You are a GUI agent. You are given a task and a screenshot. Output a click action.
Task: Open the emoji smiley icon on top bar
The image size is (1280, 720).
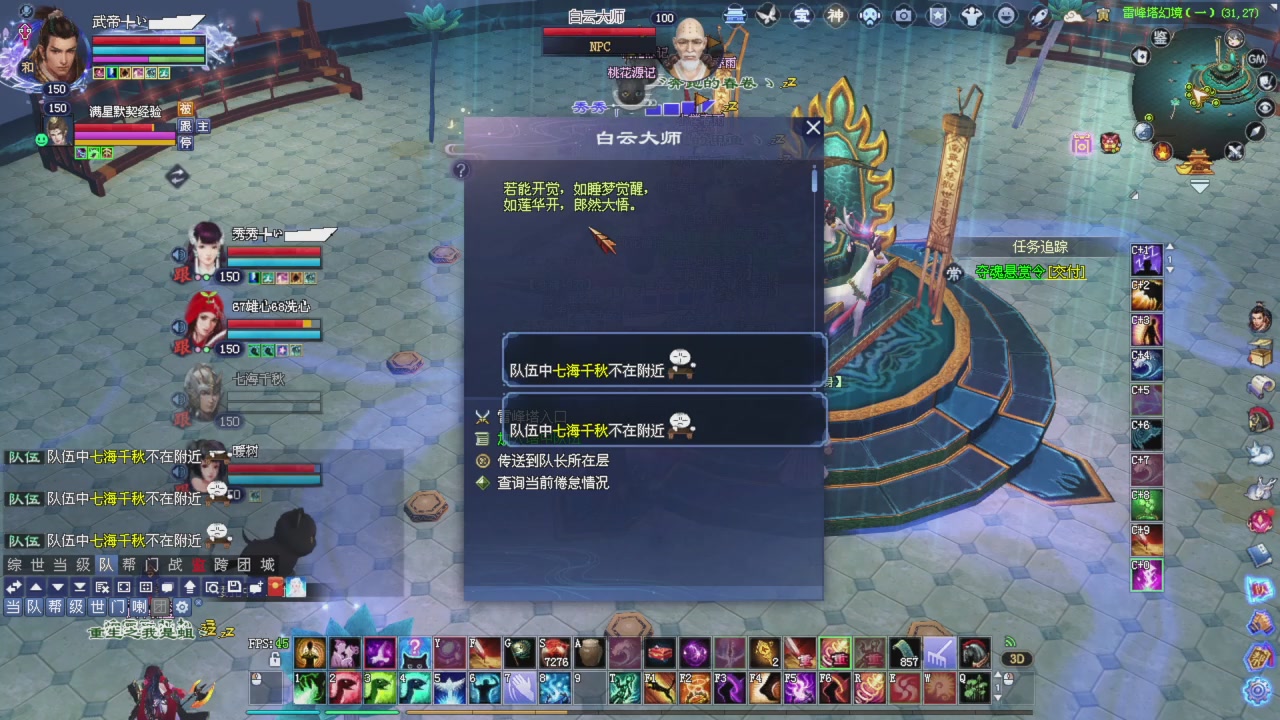click(1004, 14)
